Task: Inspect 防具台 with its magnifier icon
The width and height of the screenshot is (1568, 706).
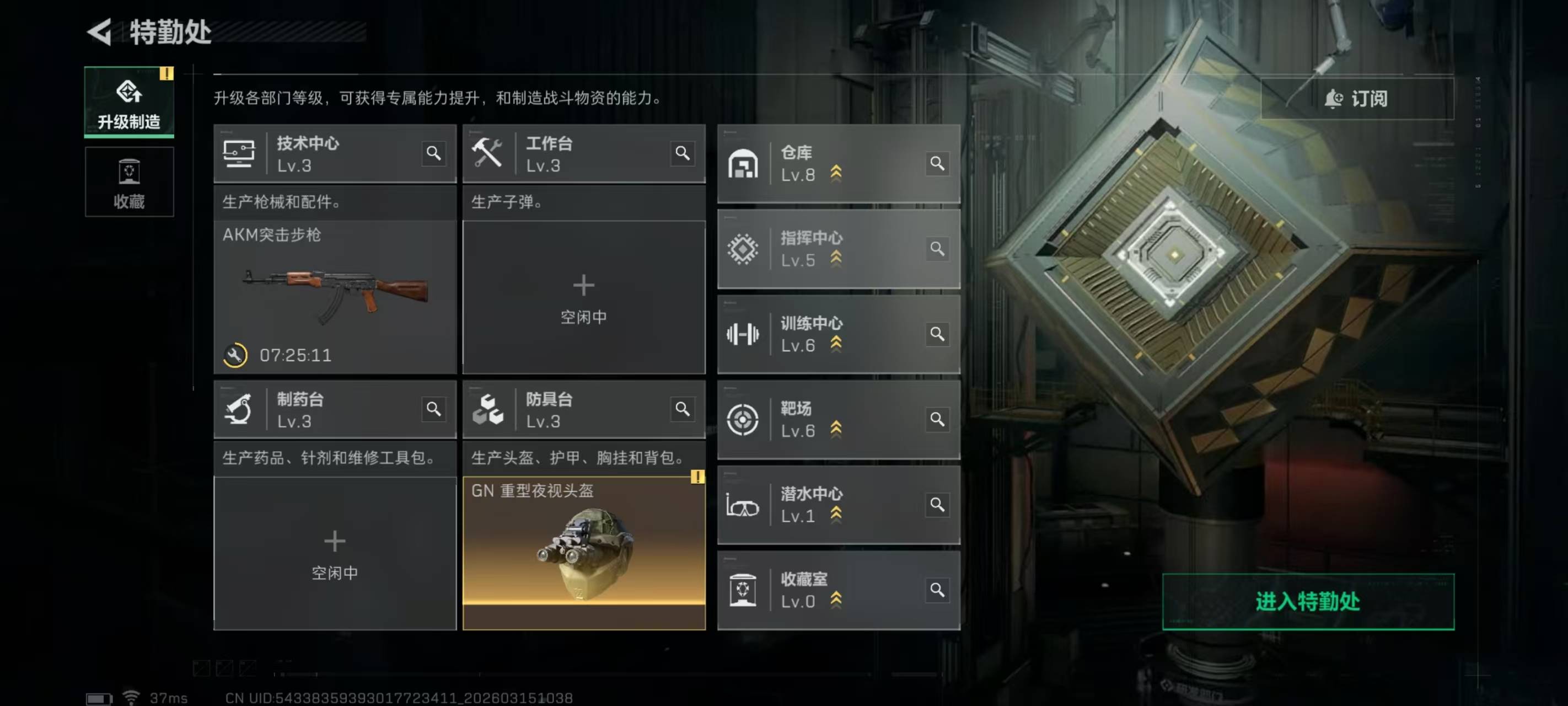Action: pos(683,409)
